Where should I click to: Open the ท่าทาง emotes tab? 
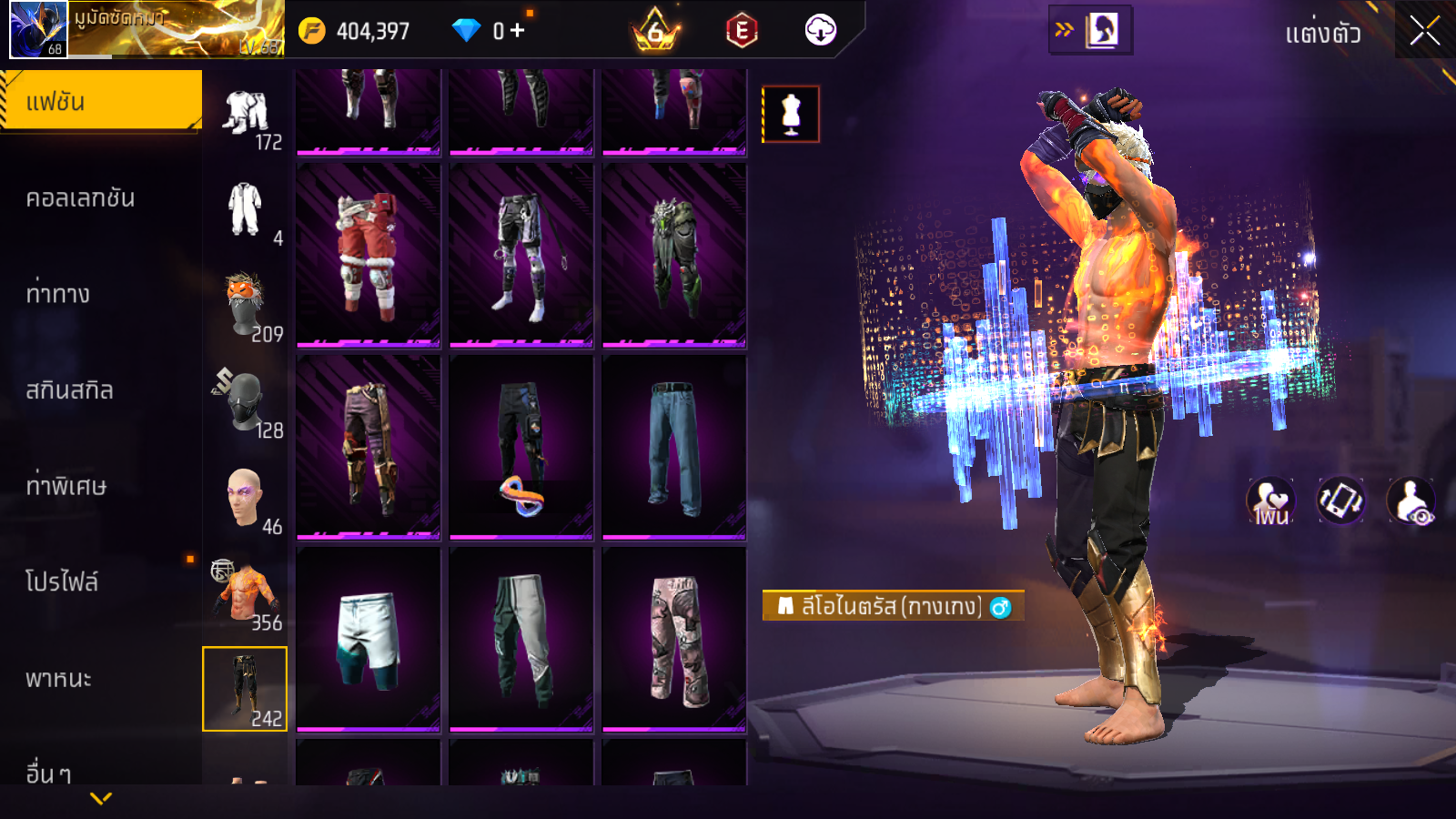pos(58,294)
